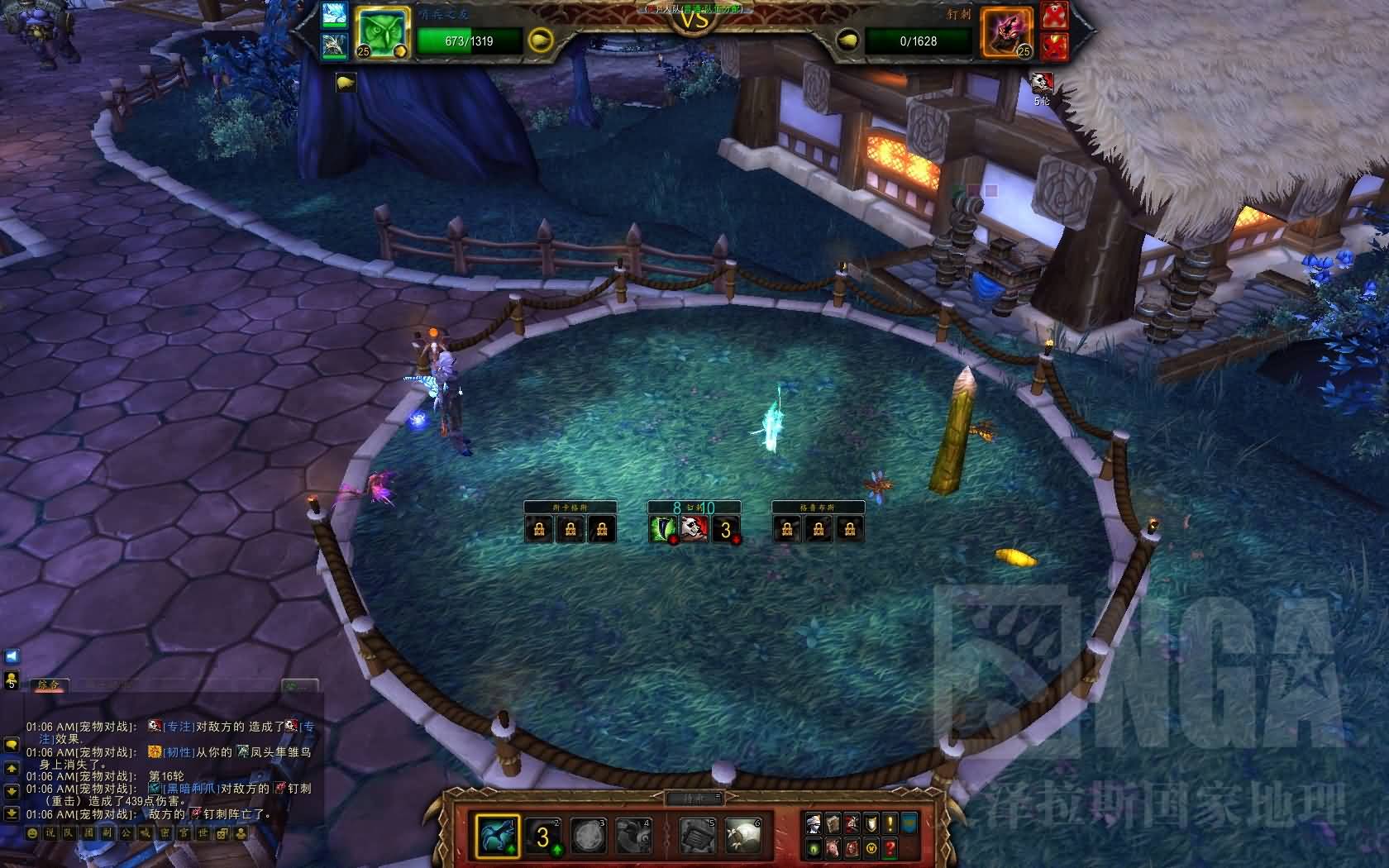Click the friendly pet's 673/1319 health bar

point(469,41)
